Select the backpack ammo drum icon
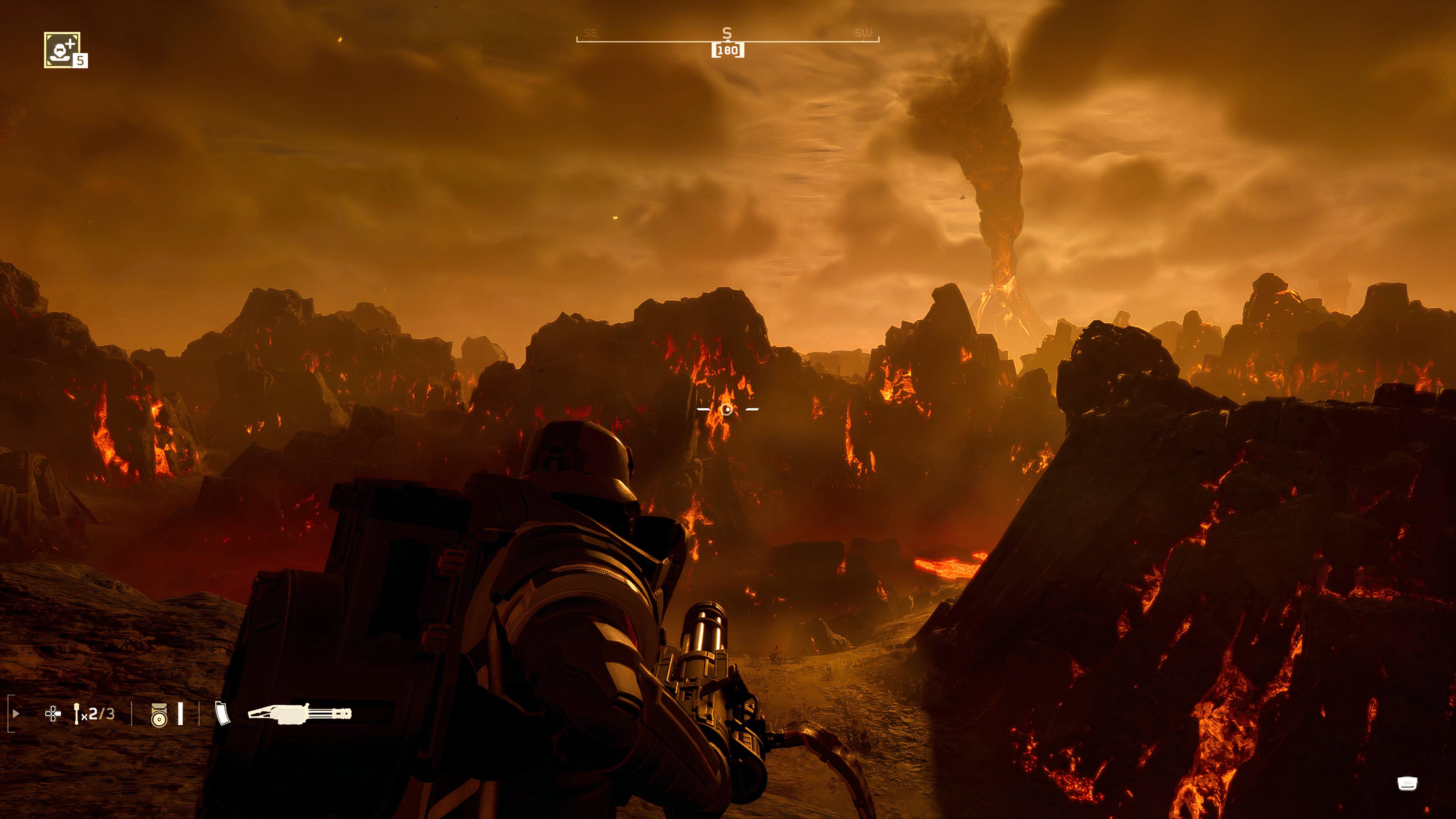The height and width of the screenshot is (819, 1456). coord(159,715)
